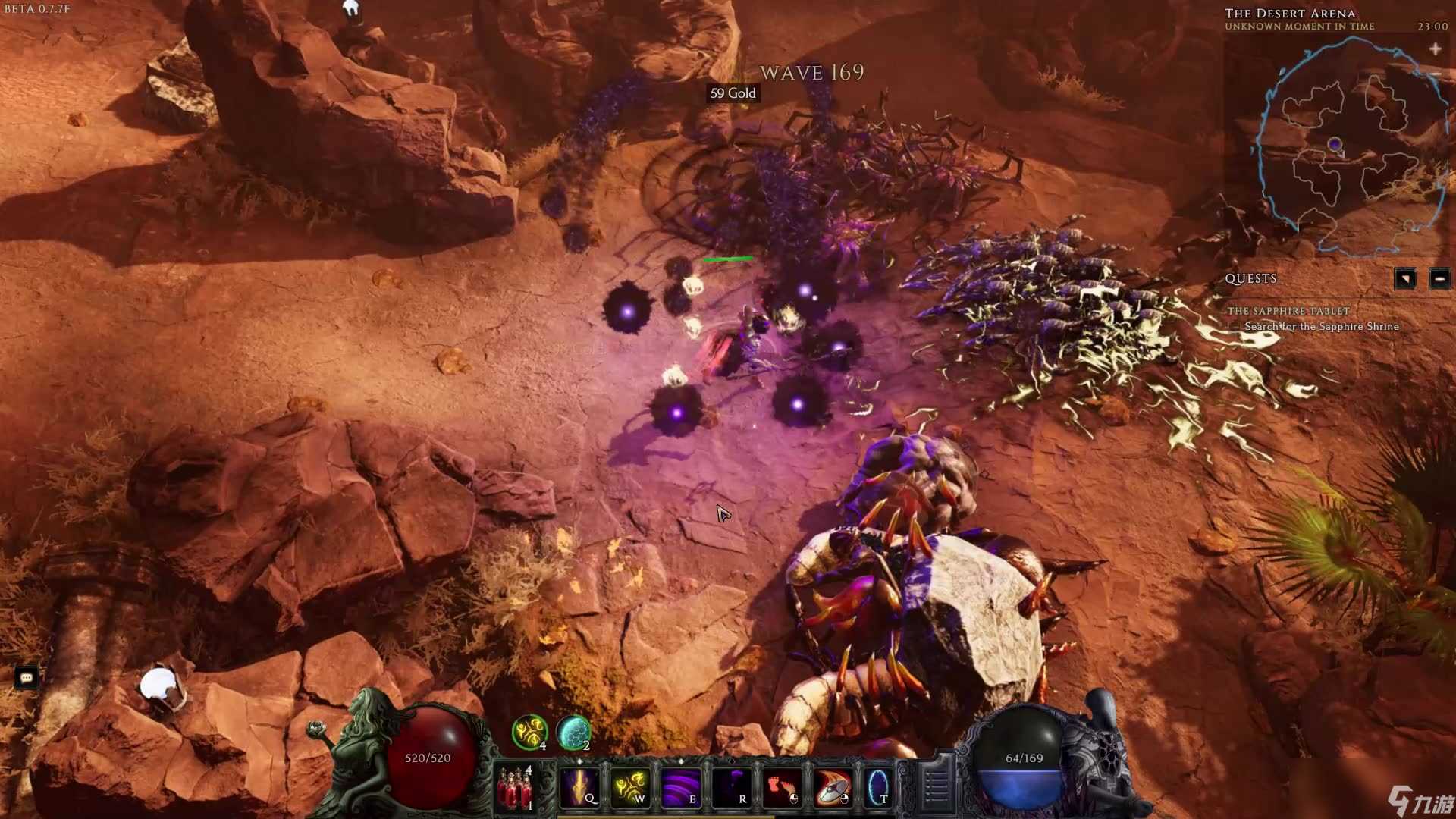Viewport: 1456px width, 819px height.
Task: Use the red health potion slot
Action: [515, 789]
